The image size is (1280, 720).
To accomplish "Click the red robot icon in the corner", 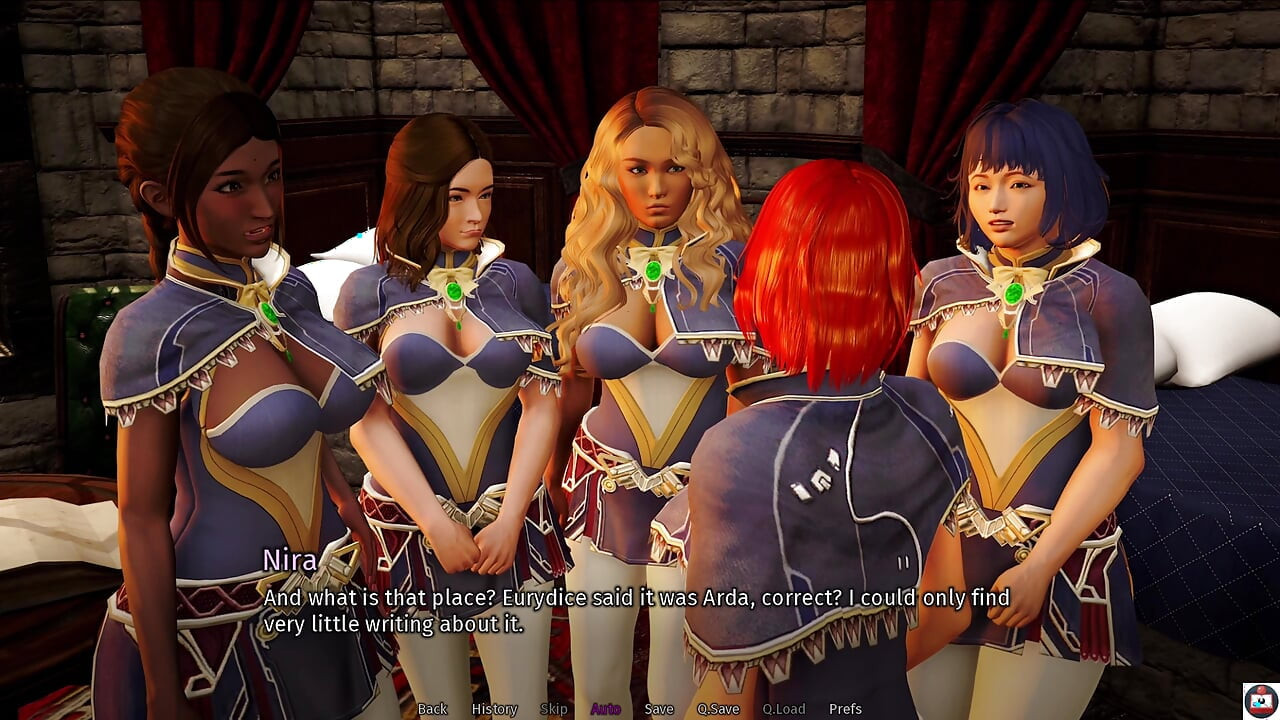I will (1259, 699).
